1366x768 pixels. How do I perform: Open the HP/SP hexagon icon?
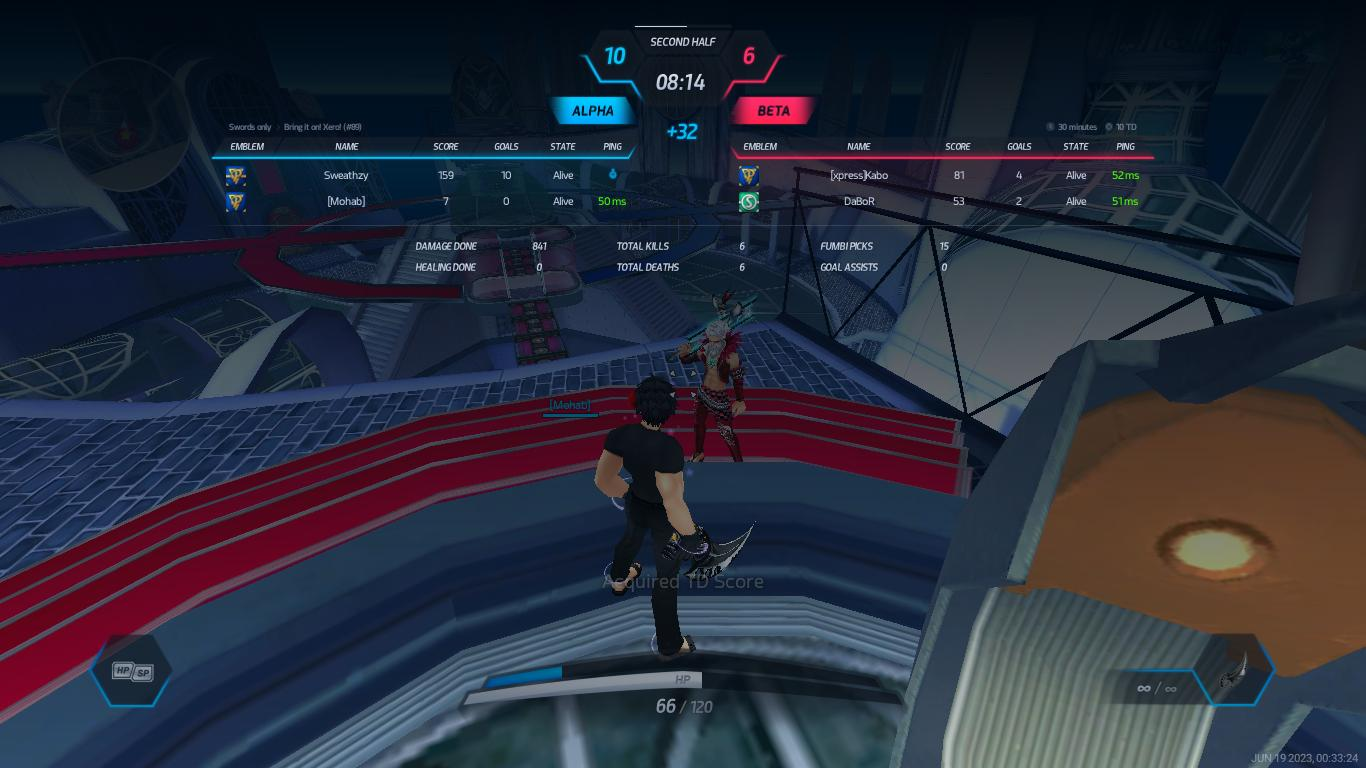point(132,671)
